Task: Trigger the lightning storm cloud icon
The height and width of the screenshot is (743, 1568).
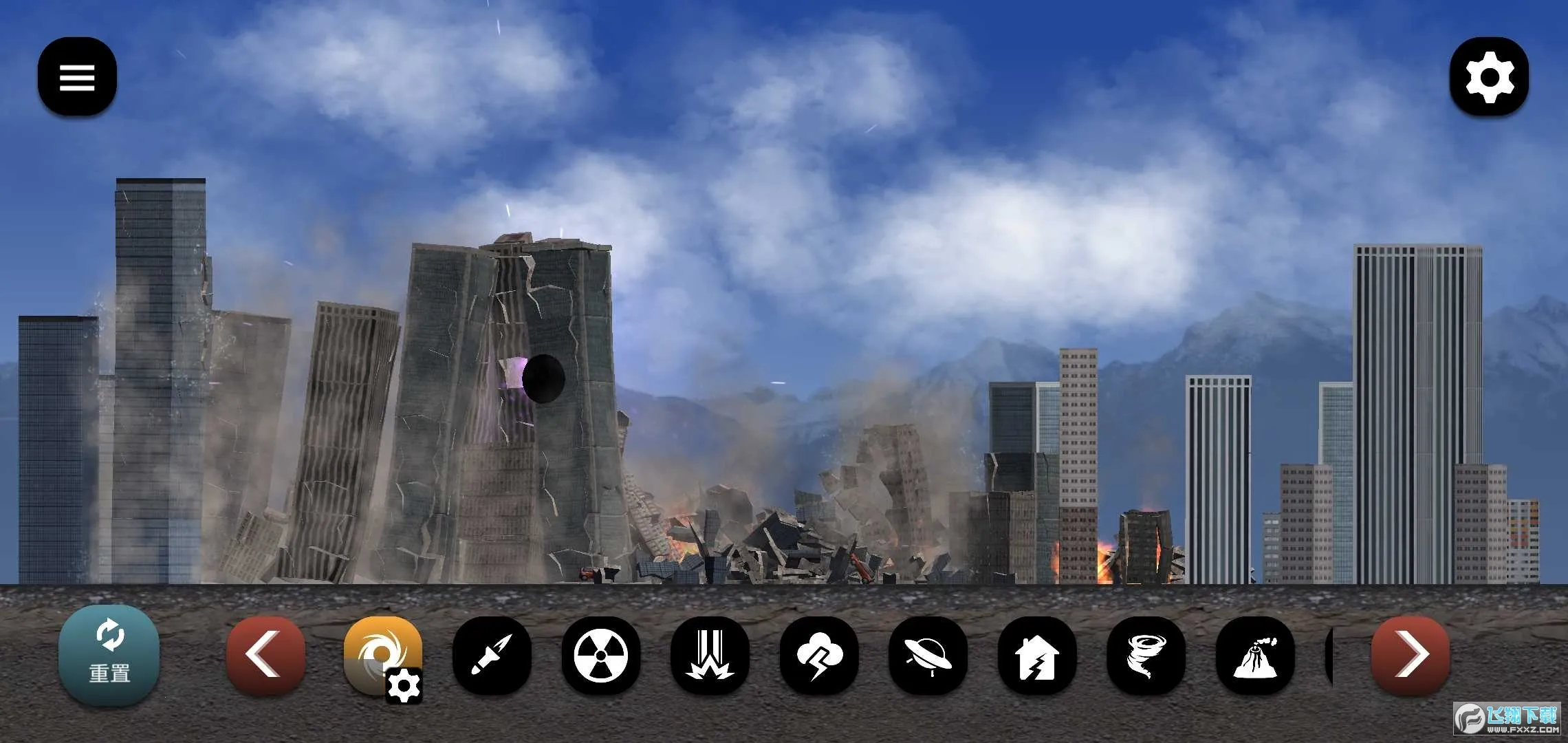Action: [818, 655]
